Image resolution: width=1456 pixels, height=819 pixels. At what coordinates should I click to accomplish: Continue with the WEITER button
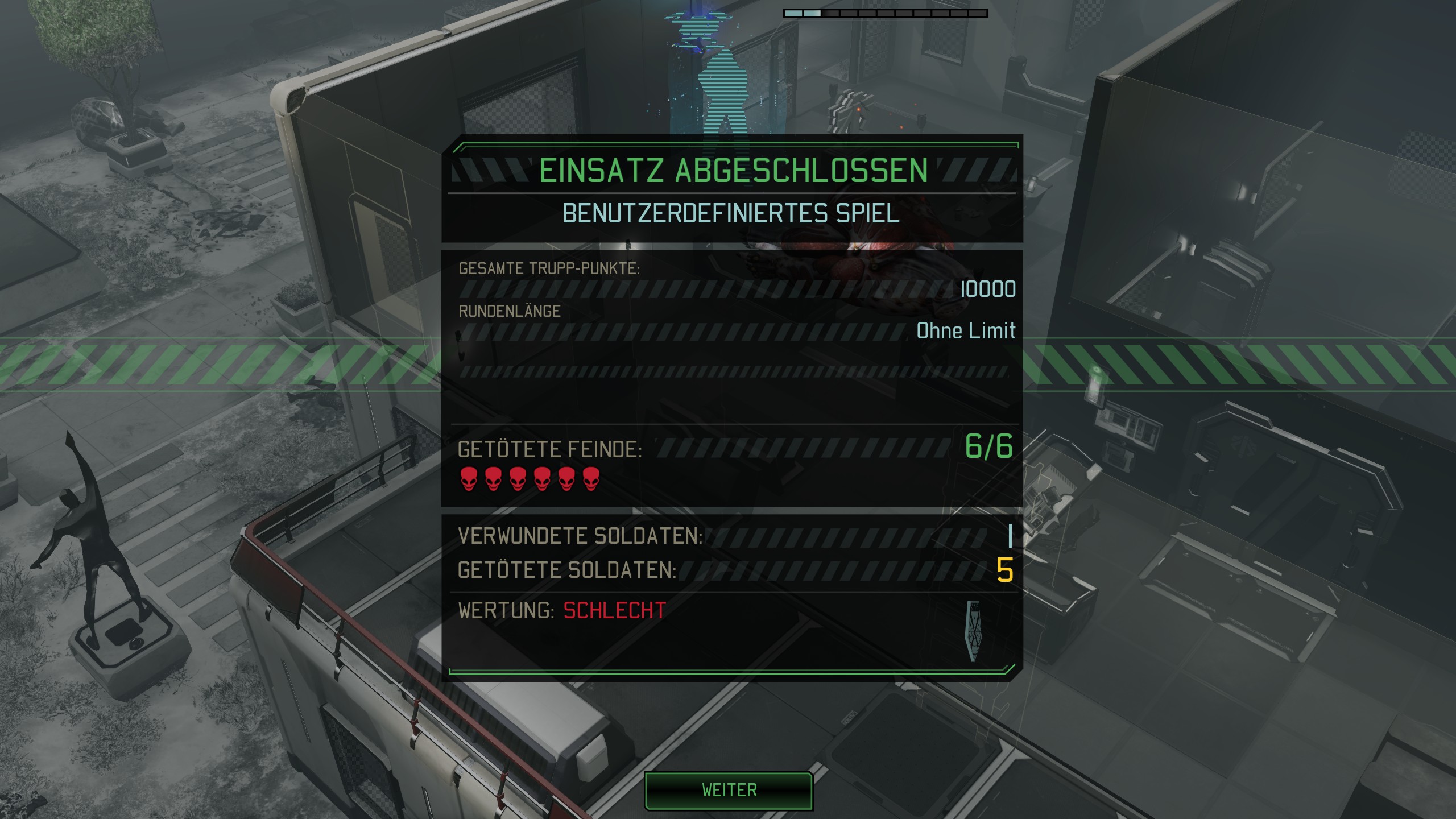click(729, 790)
